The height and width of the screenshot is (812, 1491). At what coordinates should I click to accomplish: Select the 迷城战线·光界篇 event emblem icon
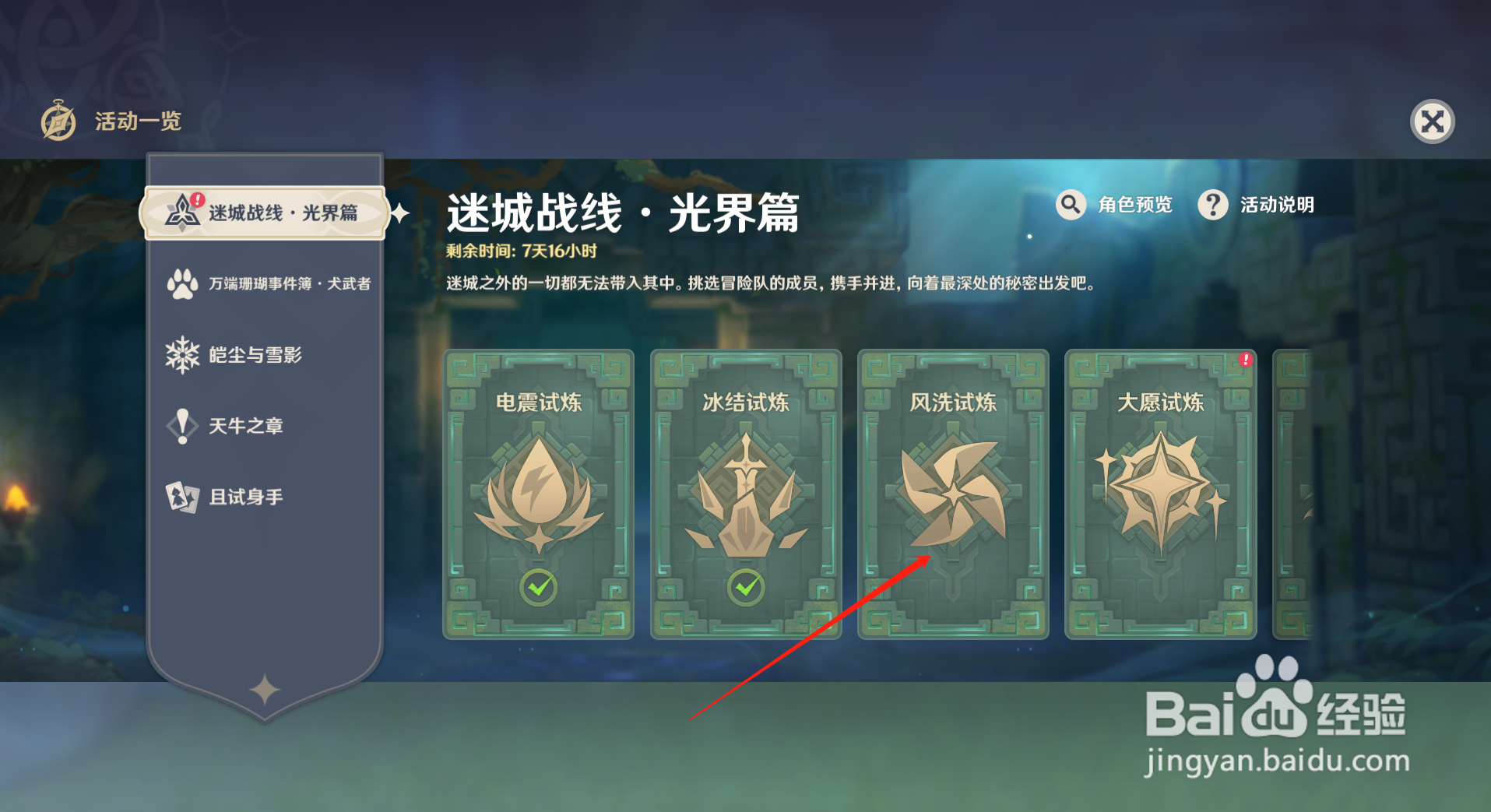click(184, 211)
